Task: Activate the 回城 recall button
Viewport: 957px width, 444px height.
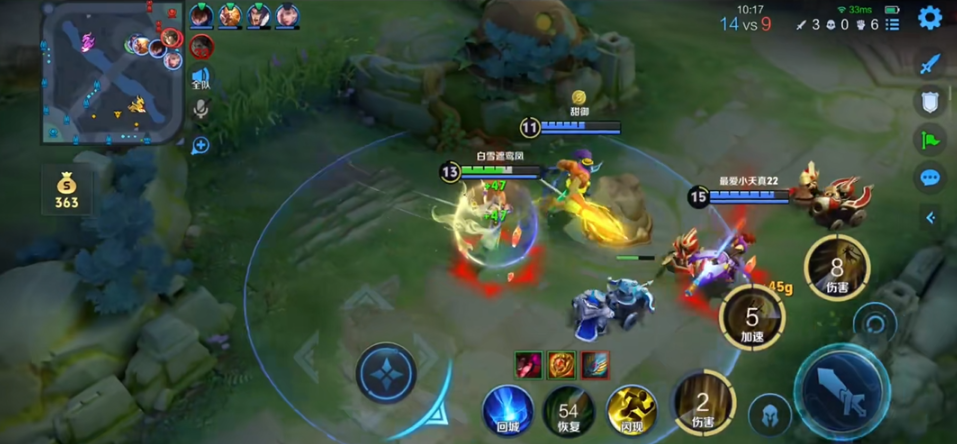Action: (507, 410)
